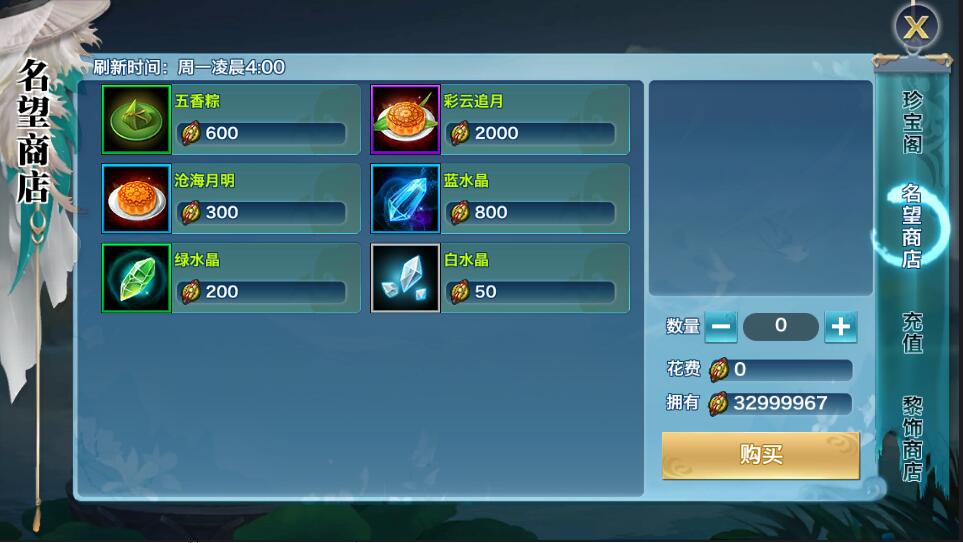This screenshot has width=963, height=543.
Task: Pick the 蓝水晶 blue crystal item
Action: coord(500,199)
